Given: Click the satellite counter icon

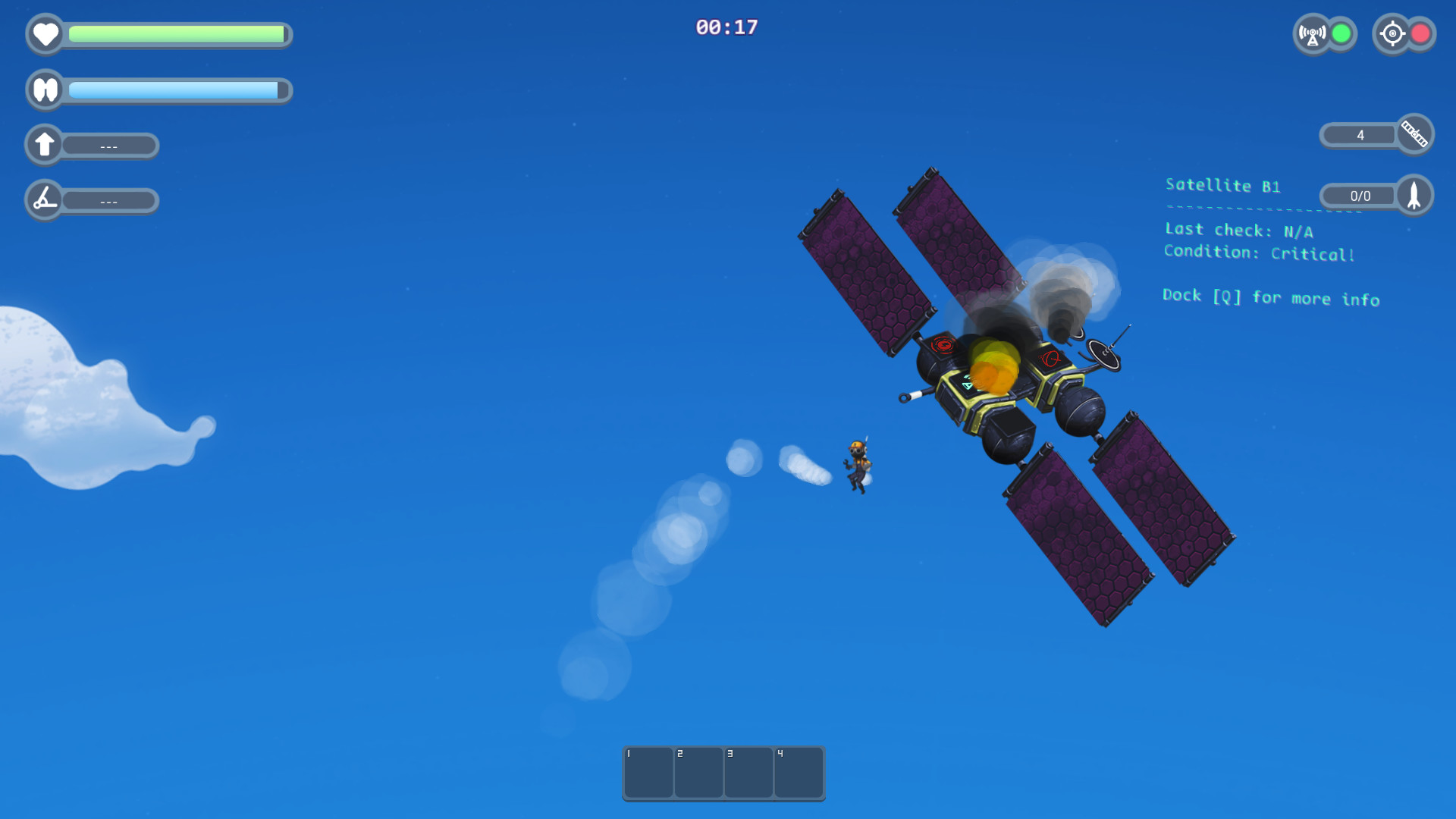Looking at the screenshot, I should (1414, 134).
